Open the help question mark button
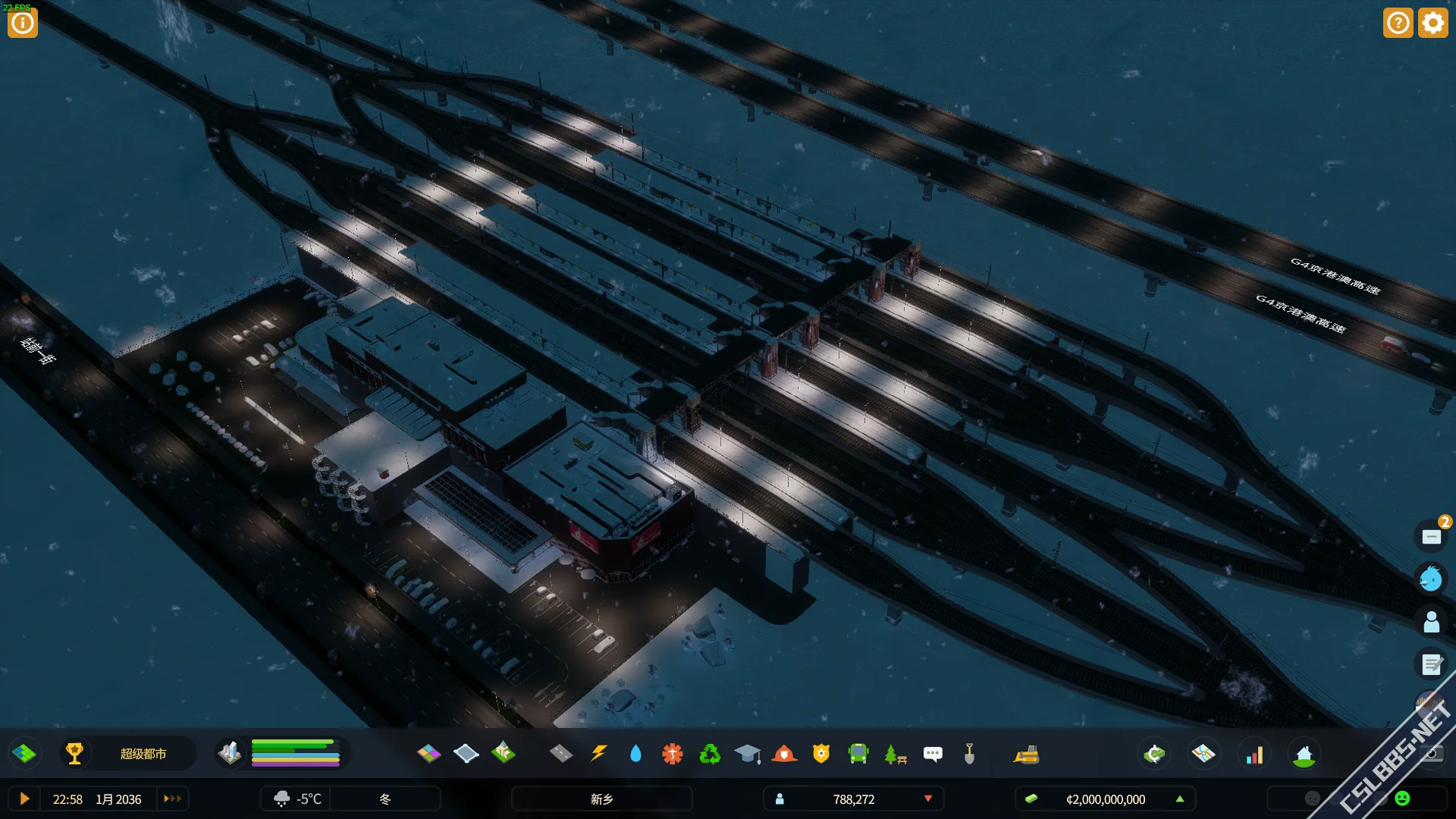The height and width of the screenshot is (819, 1456). click(x=1398, y=23)
